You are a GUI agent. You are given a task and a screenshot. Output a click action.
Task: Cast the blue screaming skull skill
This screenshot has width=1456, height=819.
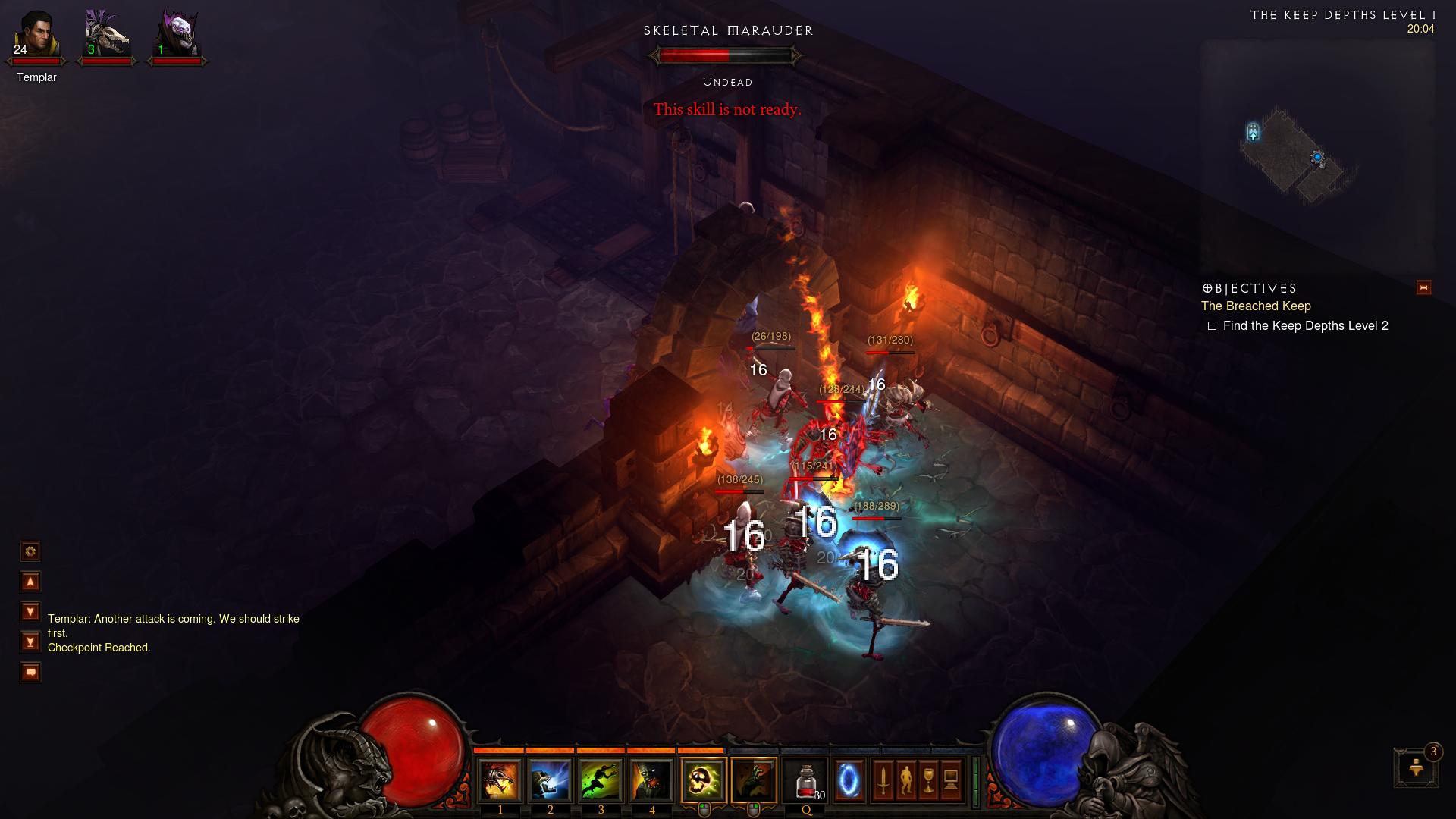pos(551,780)
